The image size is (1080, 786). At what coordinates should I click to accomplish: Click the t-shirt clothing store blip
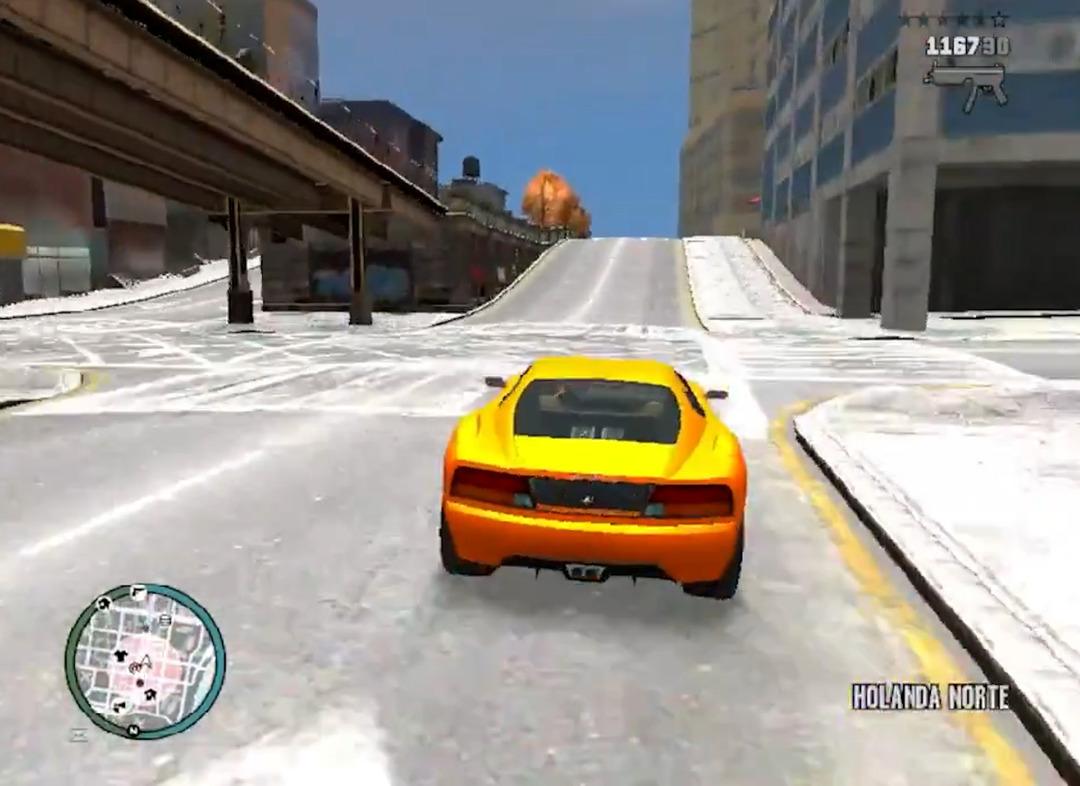point(121,656)
